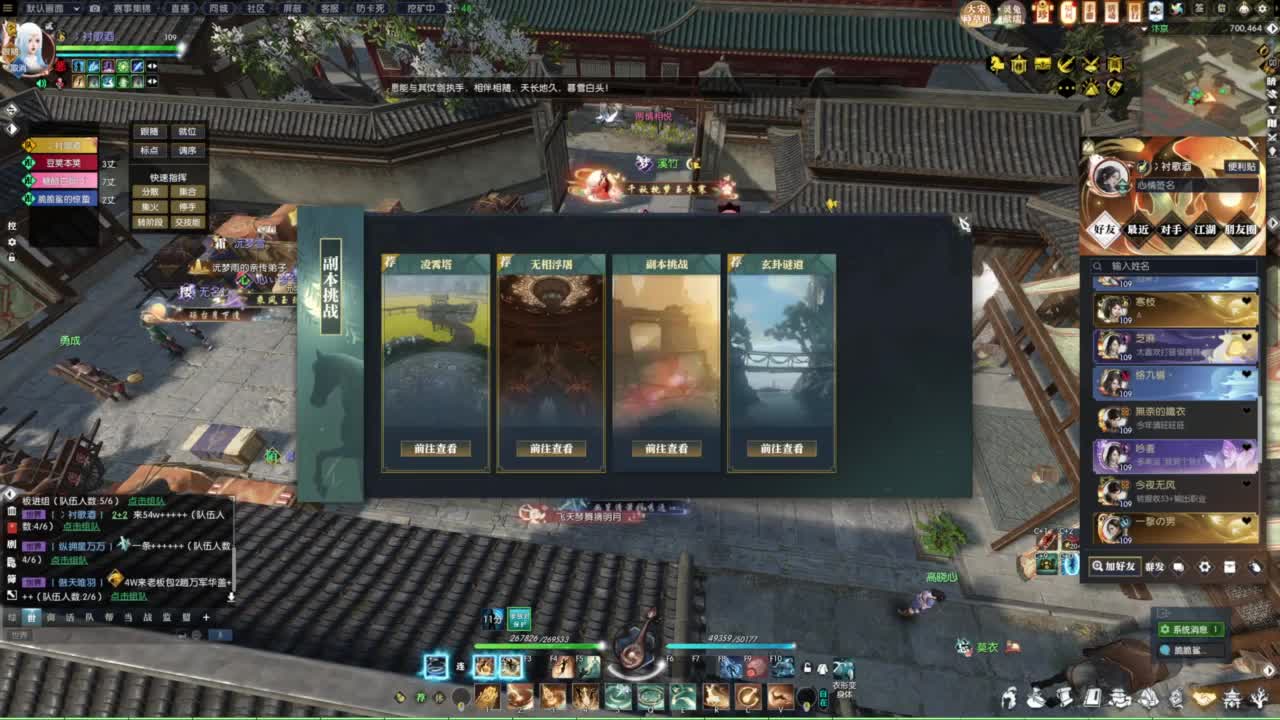Viewport: 1280px width, 720px height.
Task: Toggle the 自在 state button near the hotbar
Action: click(x=825, y=697)
